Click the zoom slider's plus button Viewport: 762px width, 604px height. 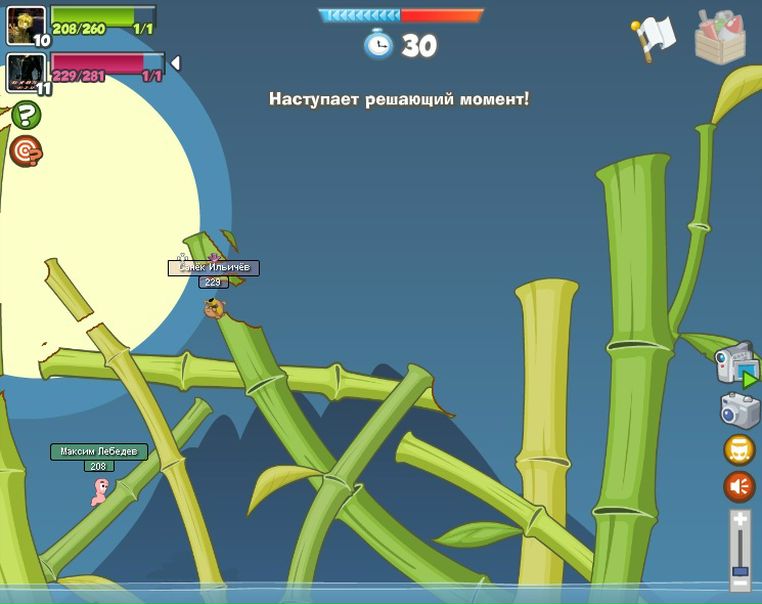point(740,519)
